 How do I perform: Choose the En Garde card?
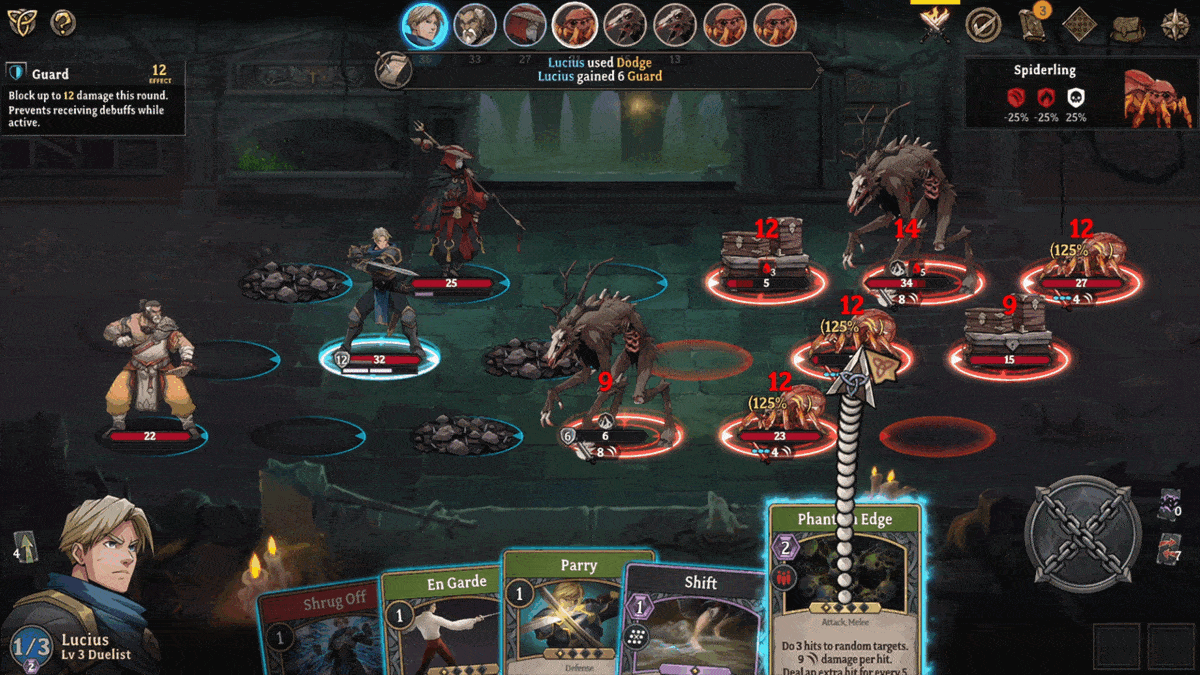point(442,620)
